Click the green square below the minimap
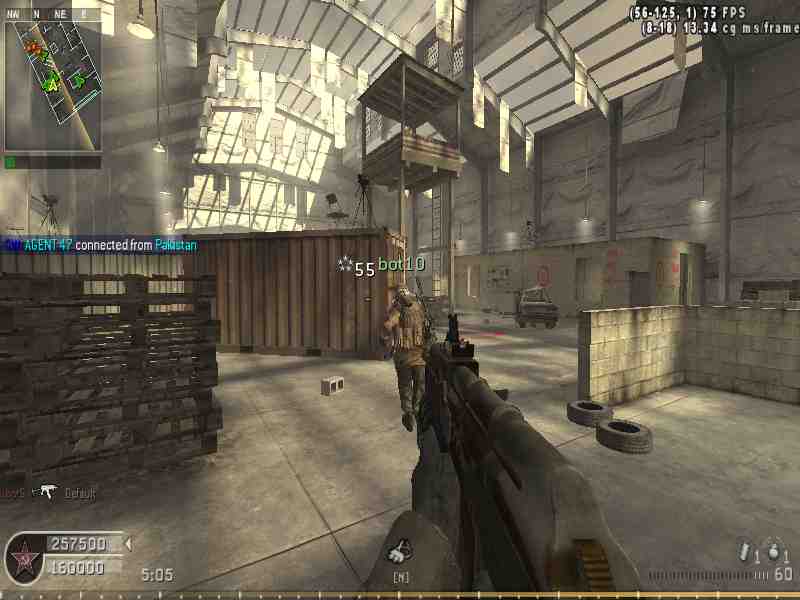This screenshot has width=800, height=600. point(10,162)
